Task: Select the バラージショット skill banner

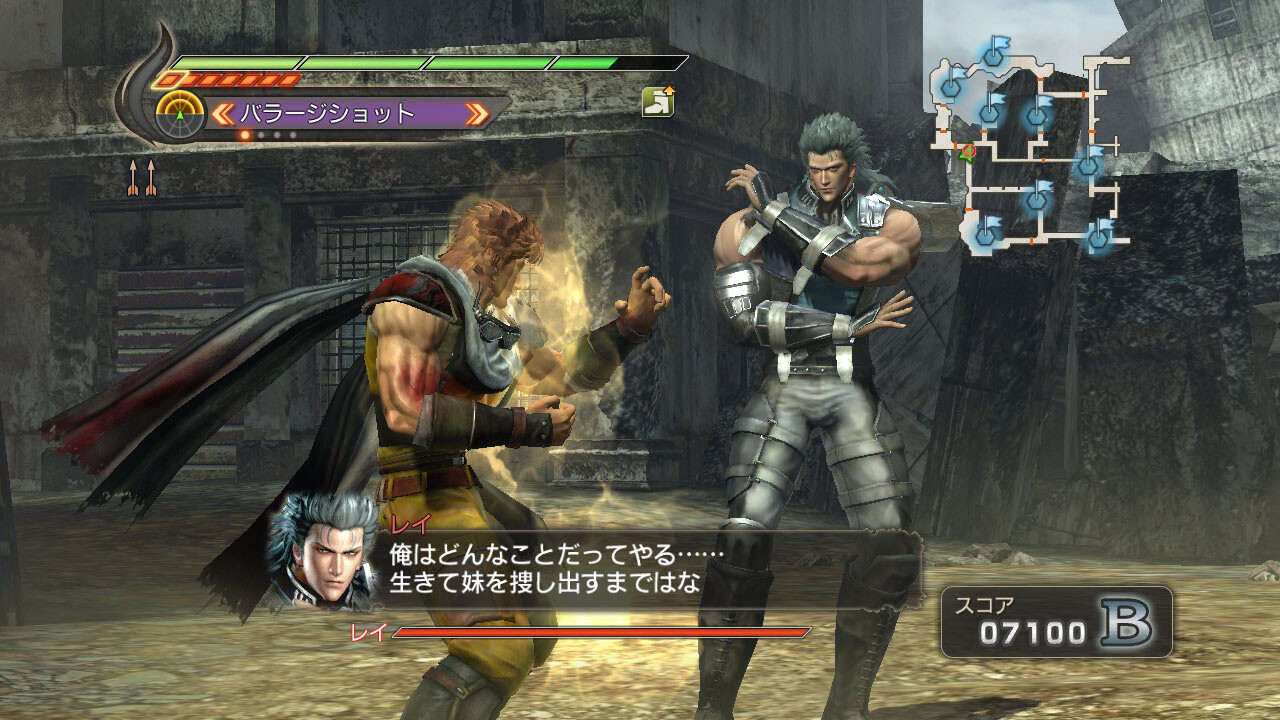Action: [350, 111]
